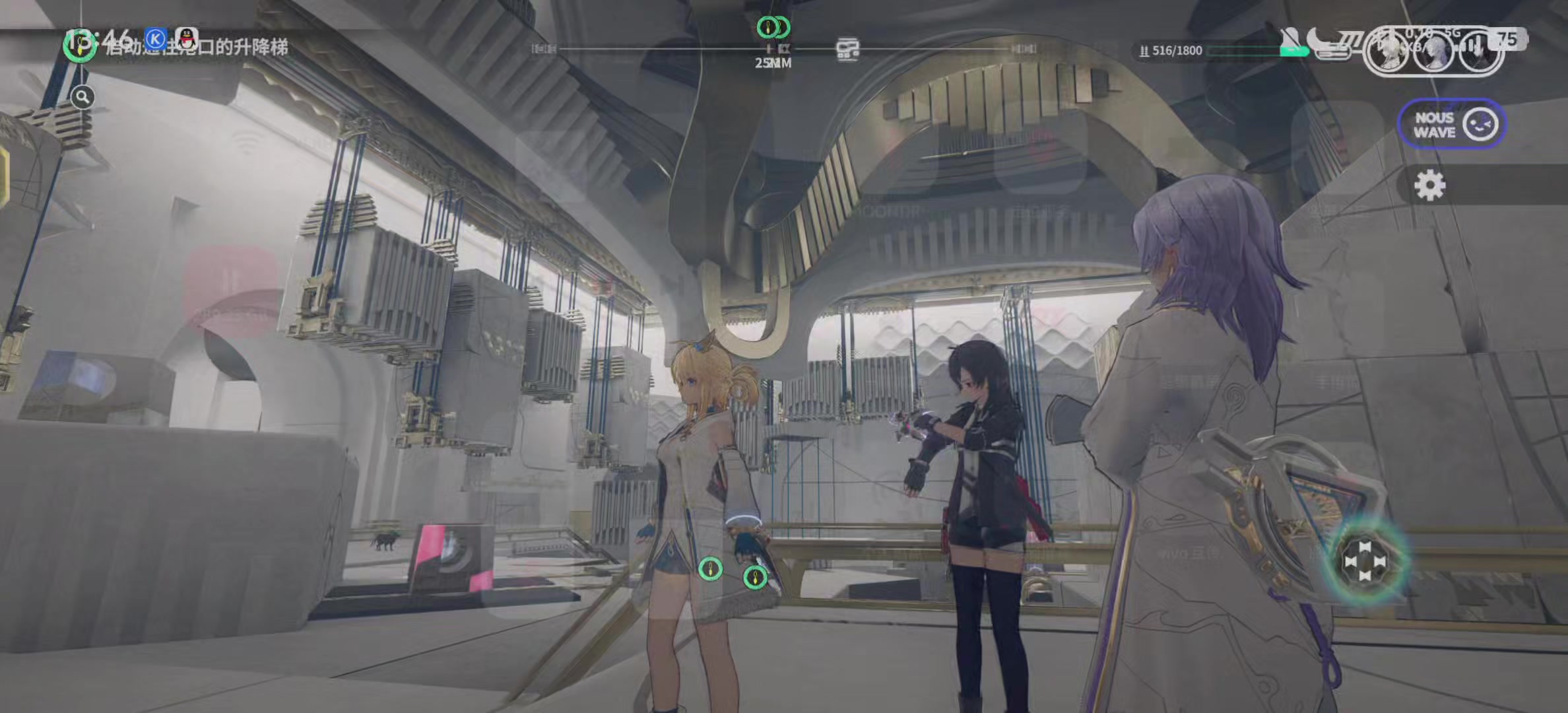
Task: Tap the glowing four-arrow button
Action: [x=1365, y=562]
